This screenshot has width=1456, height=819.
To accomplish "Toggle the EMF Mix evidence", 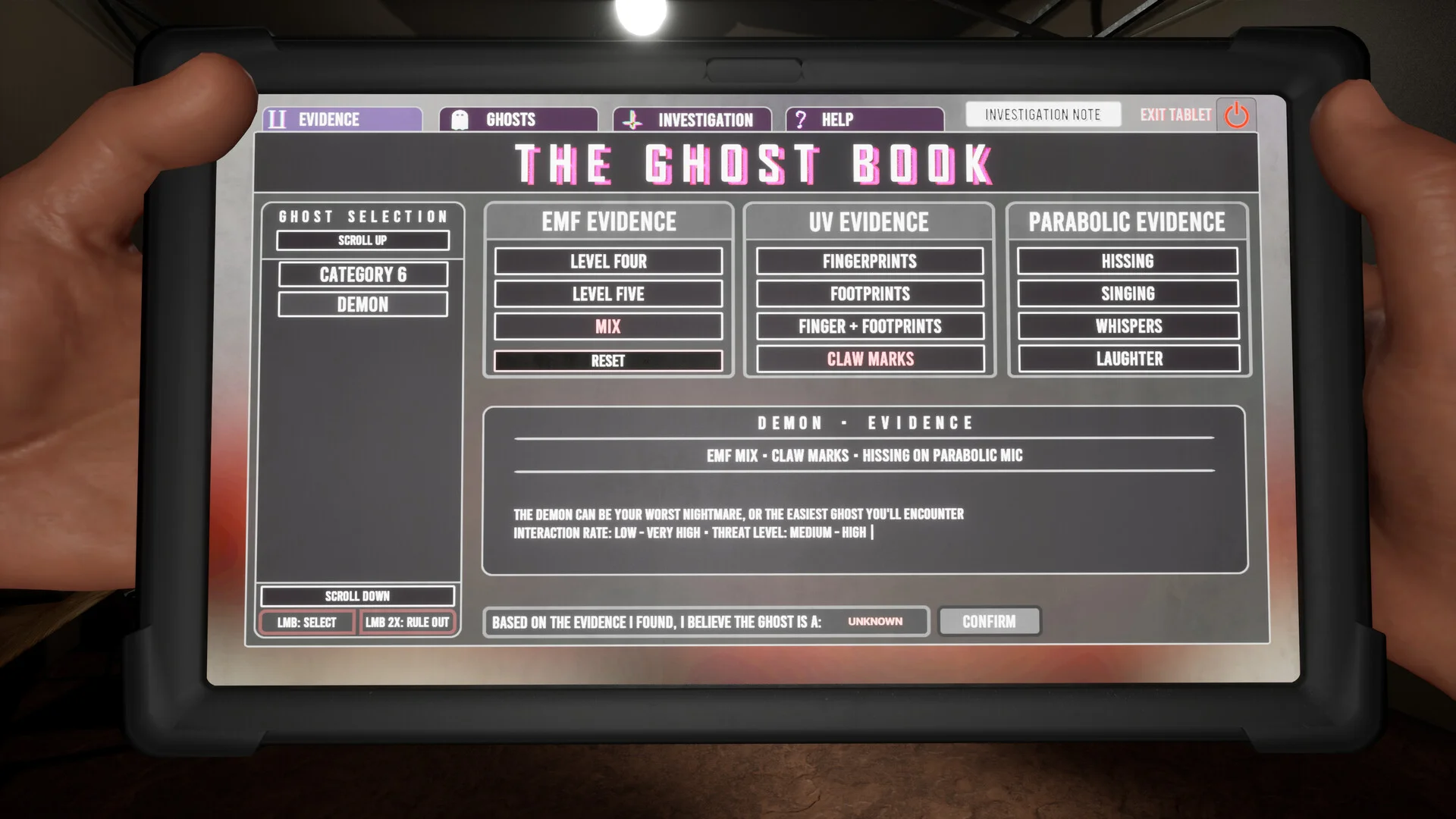I will tap(608, 327).
